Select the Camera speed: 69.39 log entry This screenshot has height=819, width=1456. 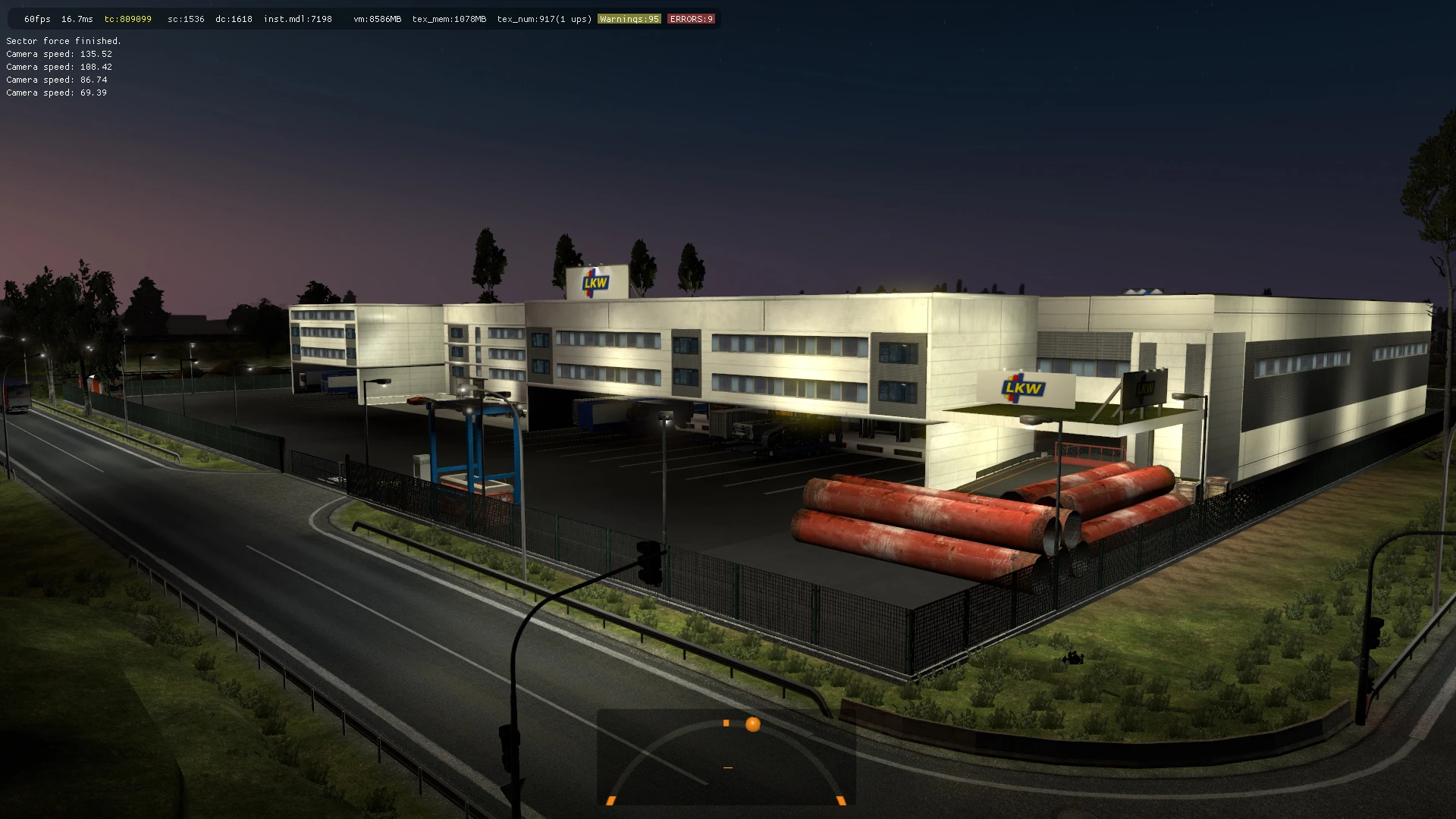55,92
